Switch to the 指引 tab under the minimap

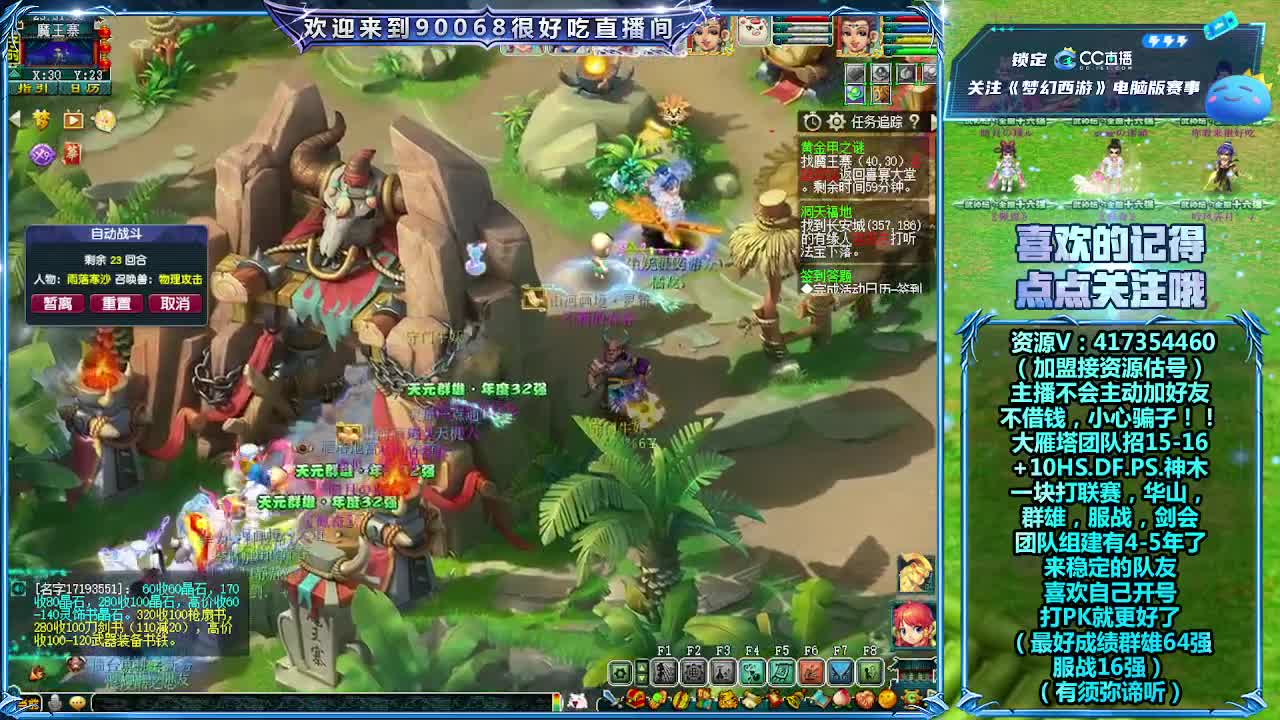point(33,88)
